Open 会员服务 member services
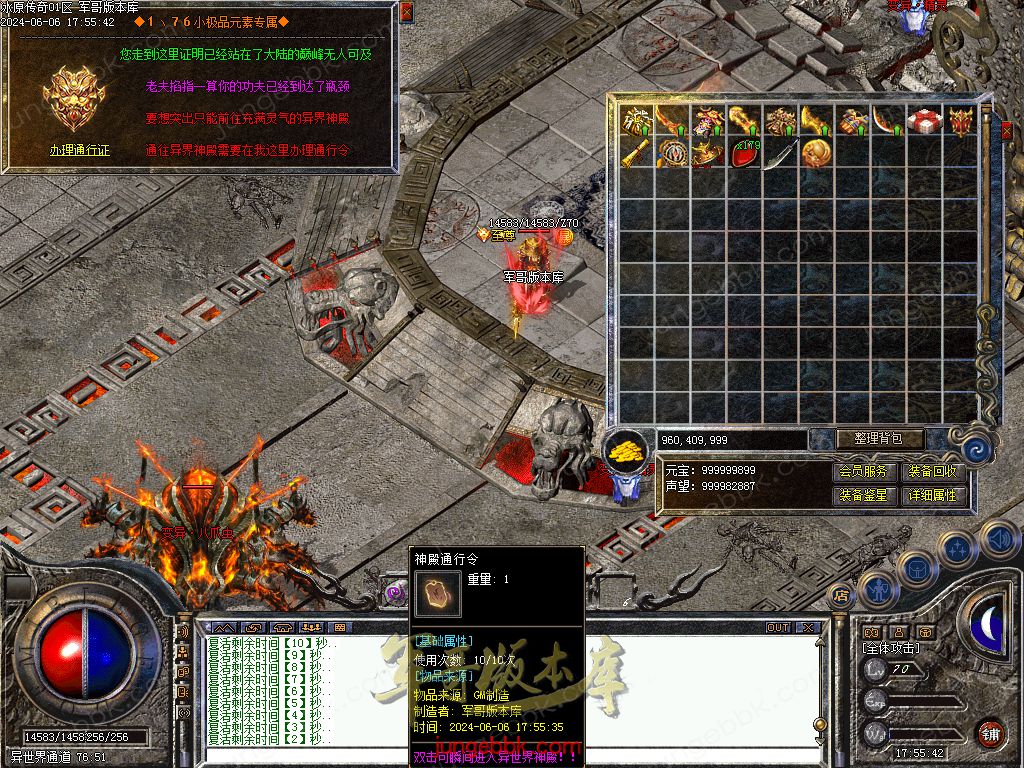 pyautogui.click(x=863, y=471)
